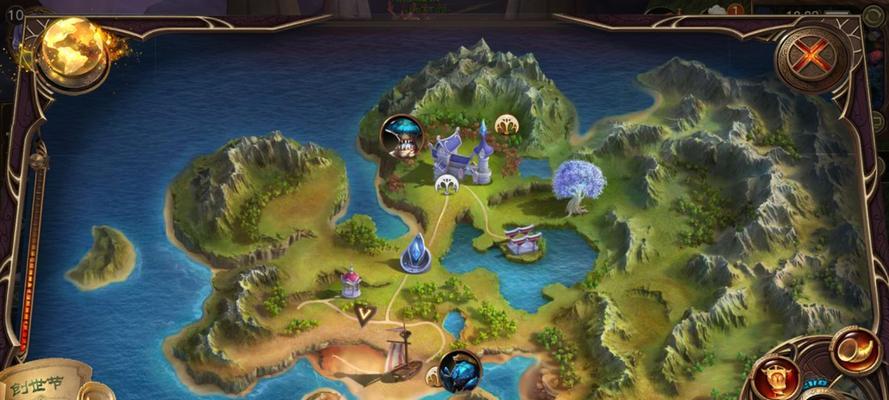Click the tree emblem marker beside the castle
The image size is (889, 400).
pos(508,126)
